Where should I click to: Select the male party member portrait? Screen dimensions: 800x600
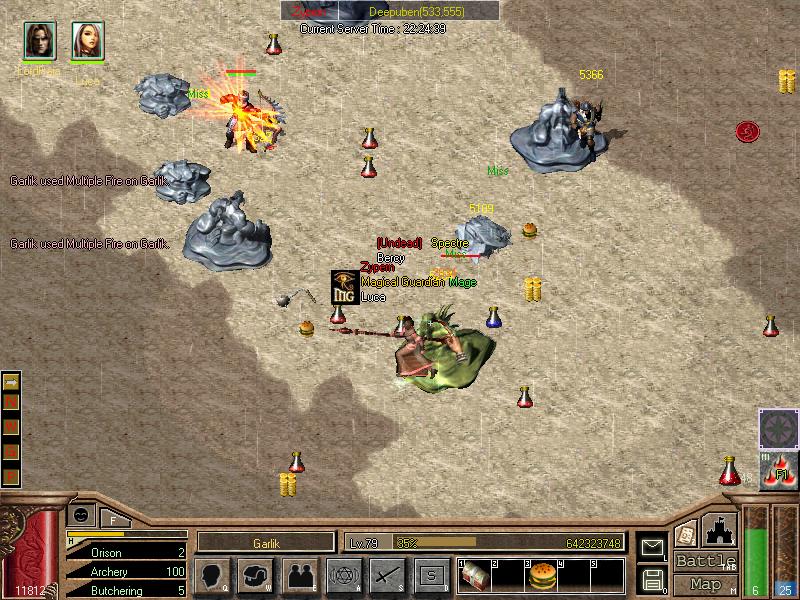[38, 40]
